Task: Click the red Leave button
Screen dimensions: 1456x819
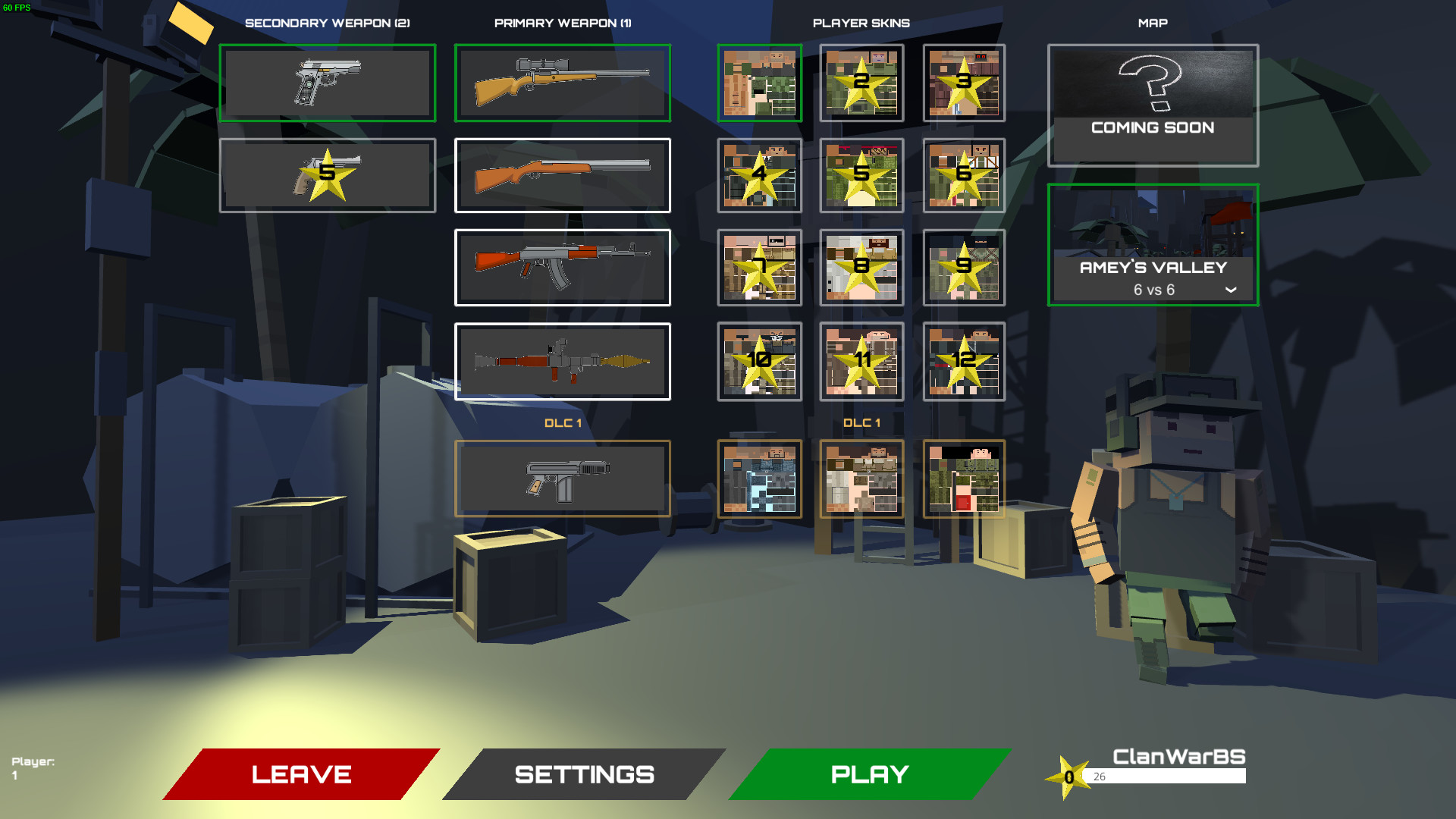Action: [300, 774]
